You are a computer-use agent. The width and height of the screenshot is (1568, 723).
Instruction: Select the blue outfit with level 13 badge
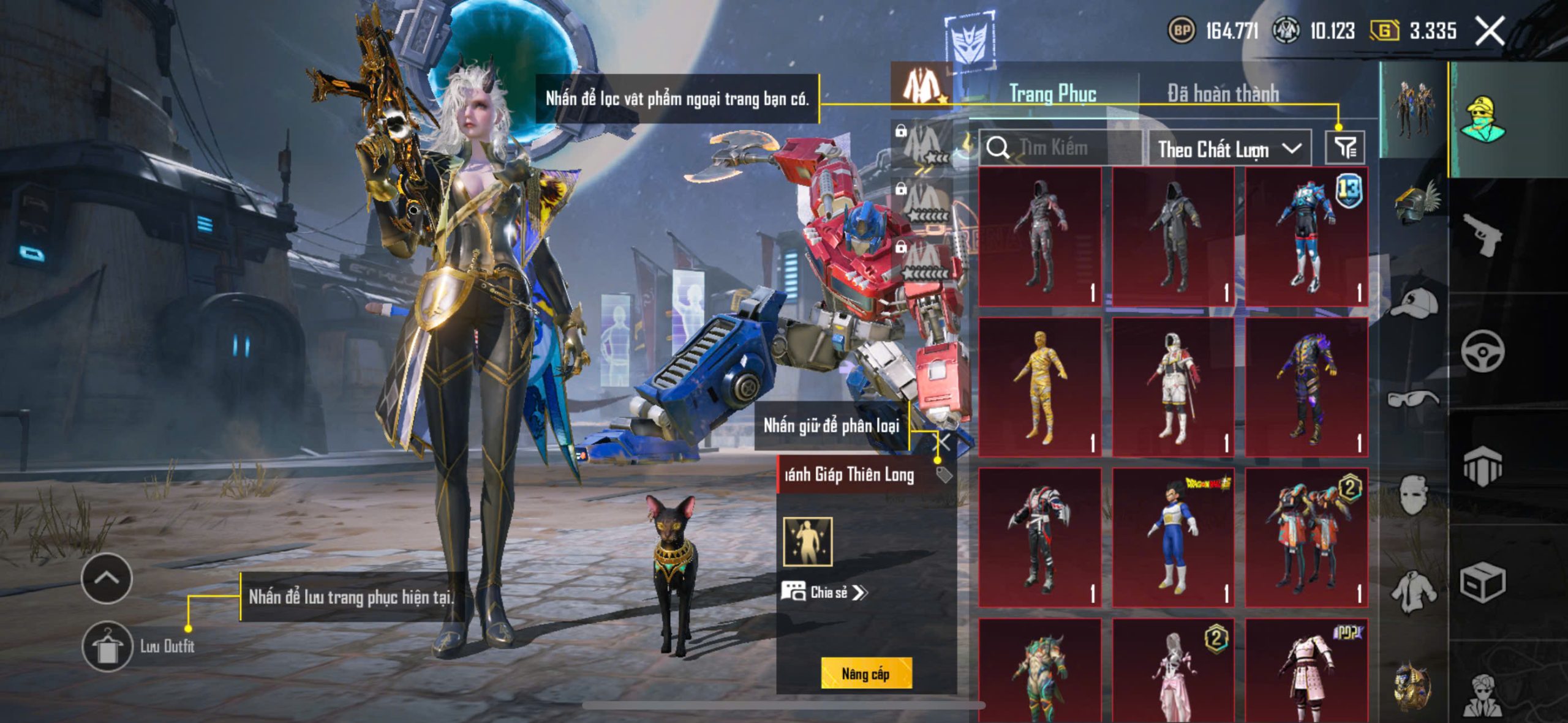(1306, 236)
